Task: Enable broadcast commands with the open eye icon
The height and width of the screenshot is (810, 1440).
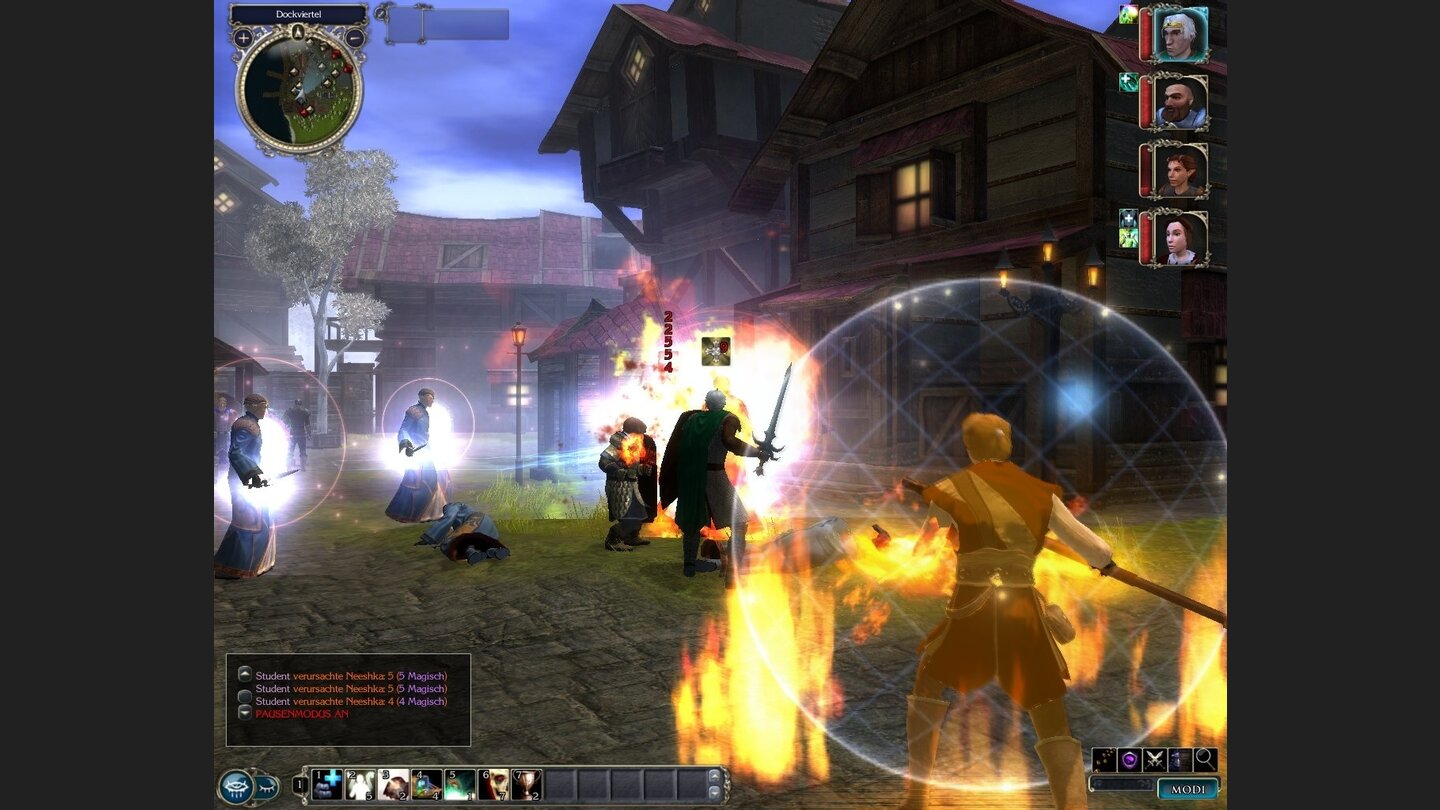Action: (x=234, y=787)
